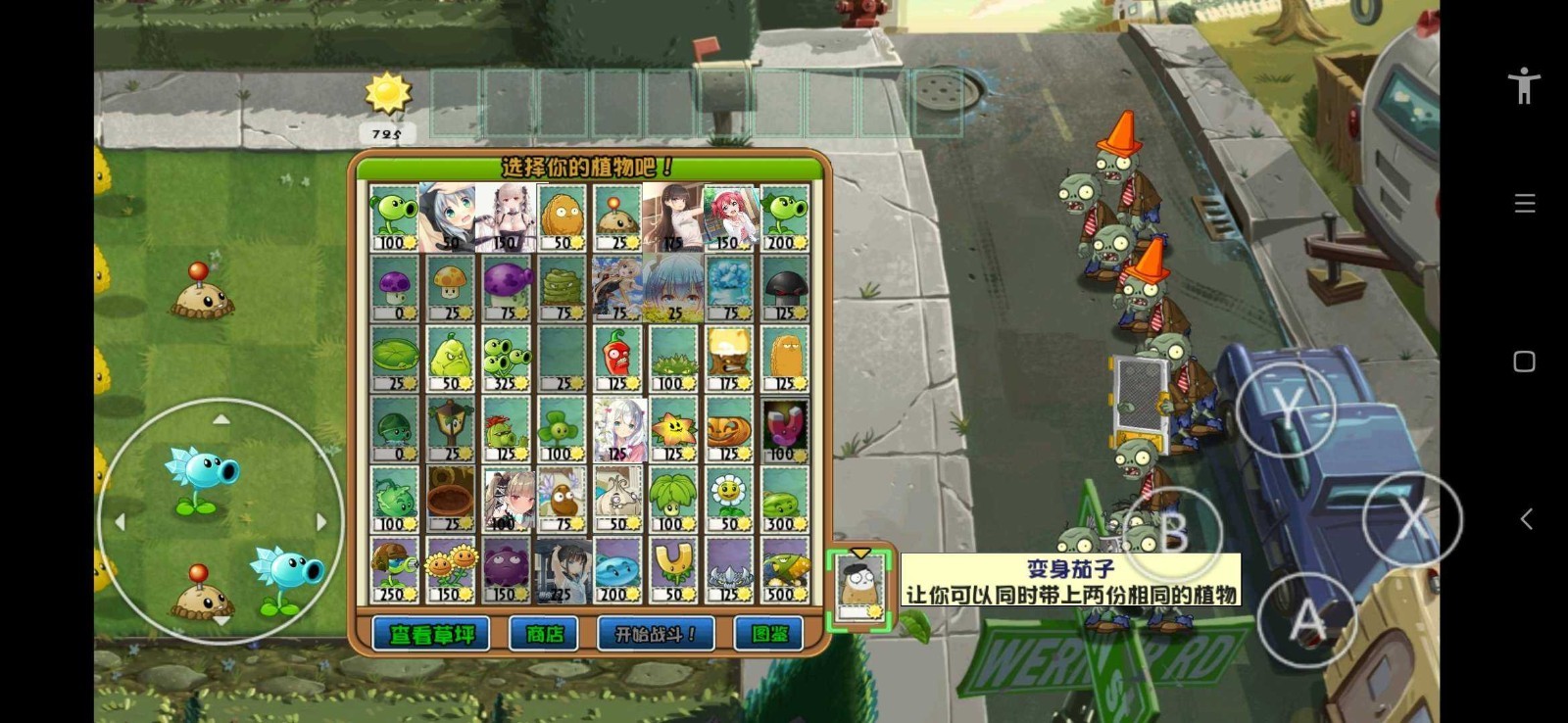Tap the accessibility figure icon top right

(1523, 85)
